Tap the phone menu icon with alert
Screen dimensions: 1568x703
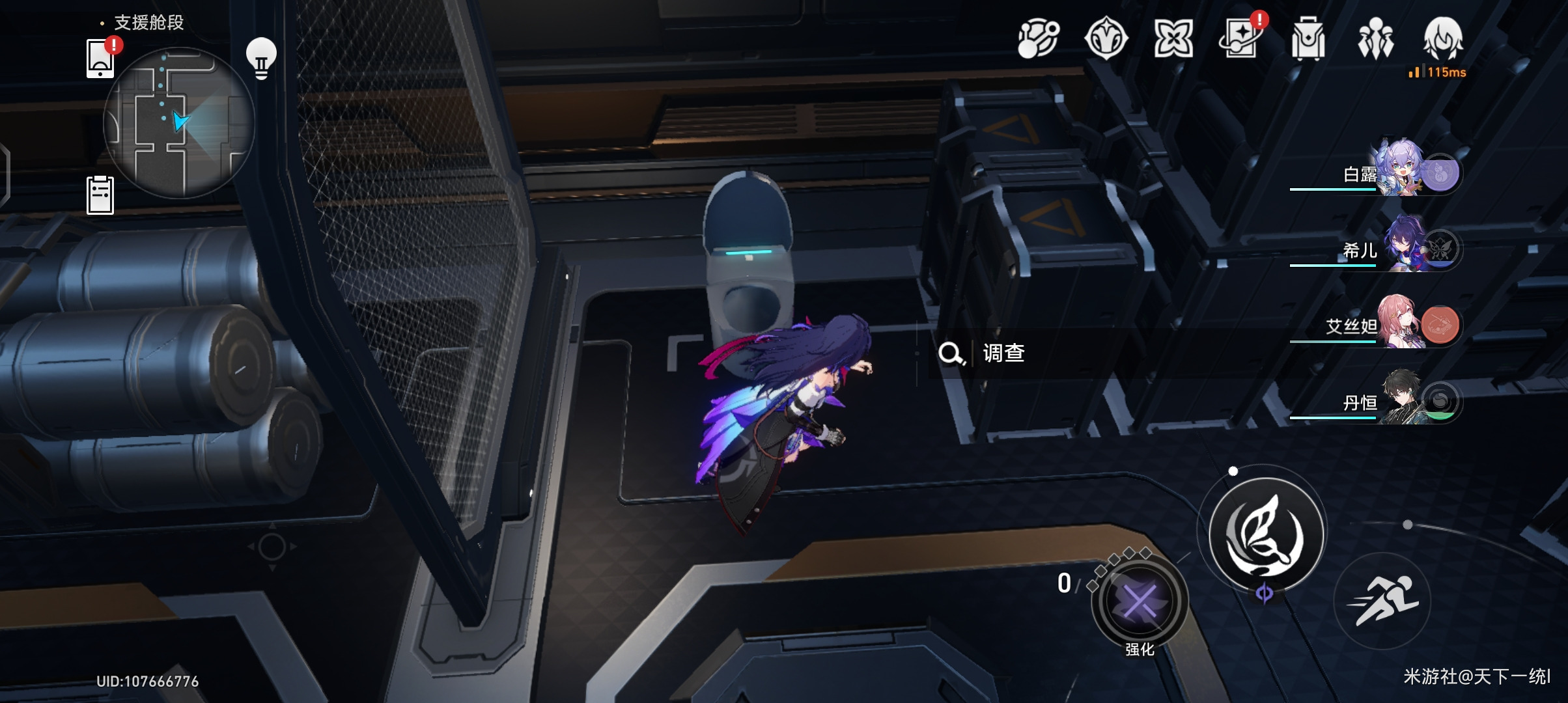pyautogui.click(x=101, y=59)
